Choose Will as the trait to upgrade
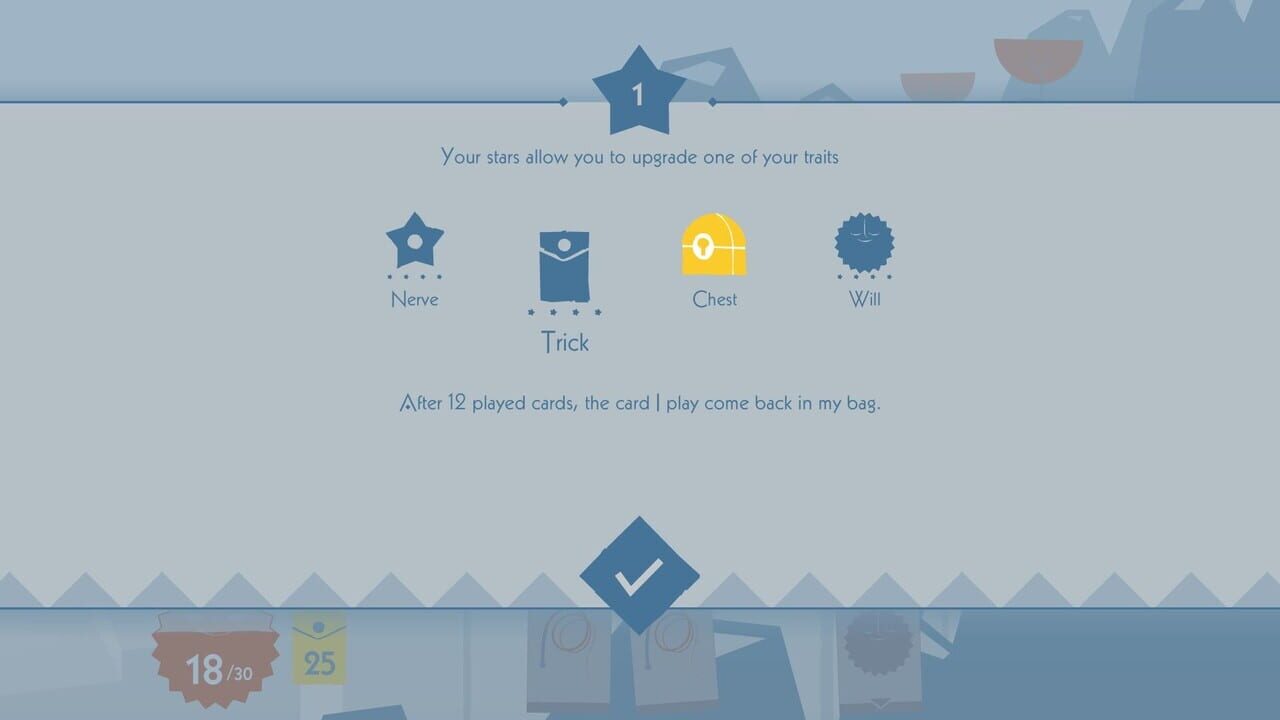The height and width of the screenshot is (720, 1280). pos(862,243)
